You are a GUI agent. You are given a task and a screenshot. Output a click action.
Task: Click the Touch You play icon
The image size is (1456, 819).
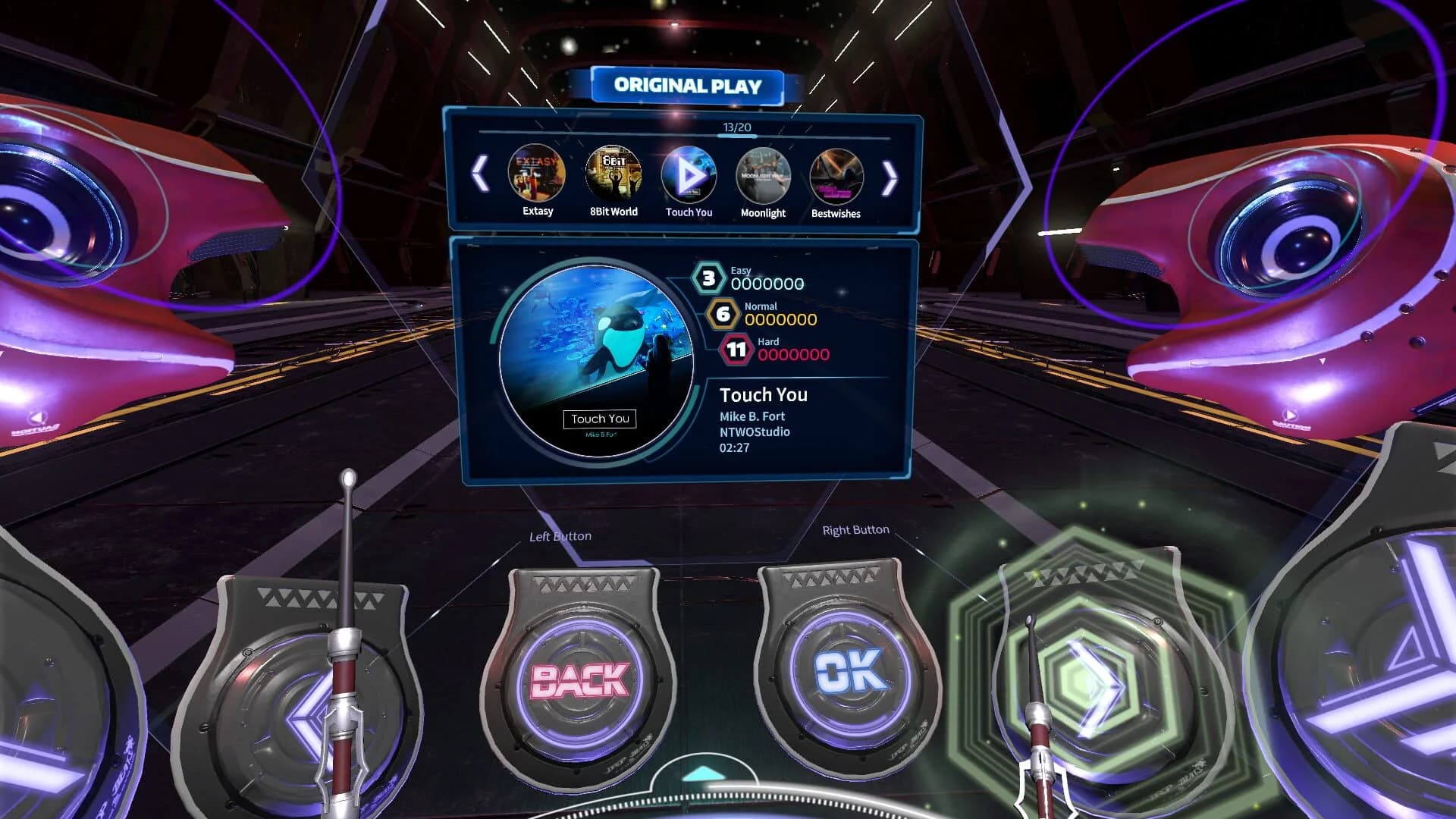(x=689, y=174)
